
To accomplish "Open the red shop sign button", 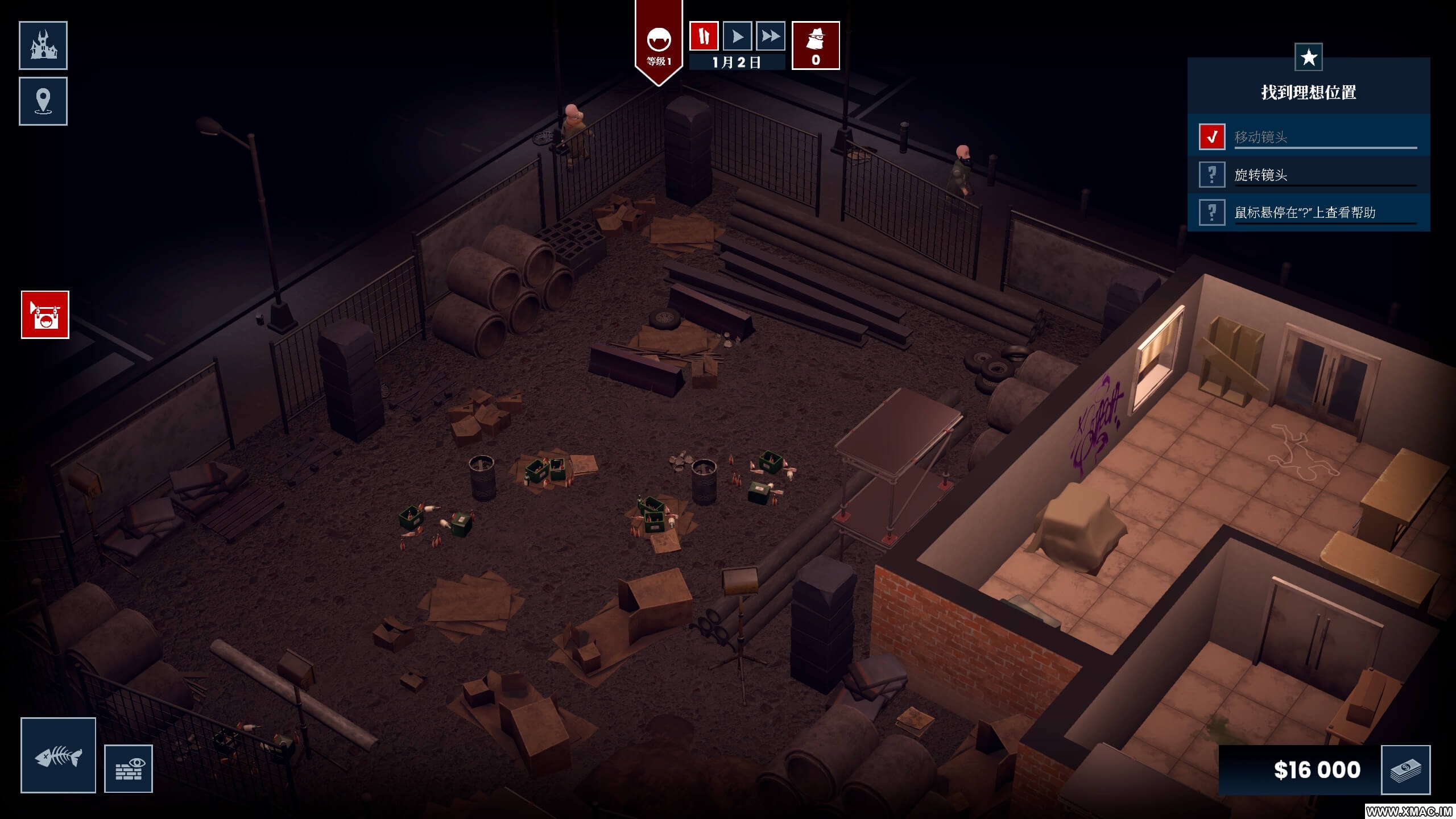I will coord(45,315).
